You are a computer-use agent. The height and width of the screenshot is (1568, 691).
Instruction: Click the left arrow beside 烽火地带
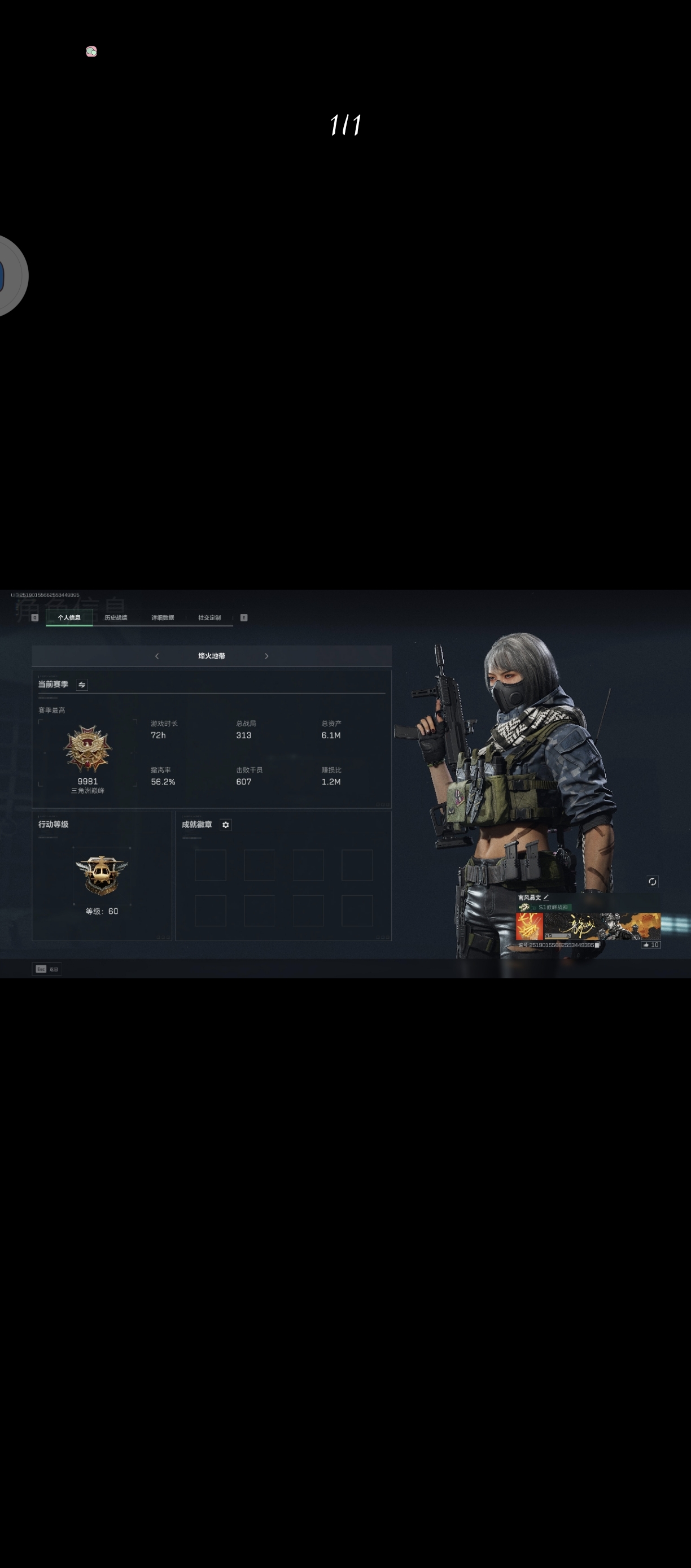157,656
